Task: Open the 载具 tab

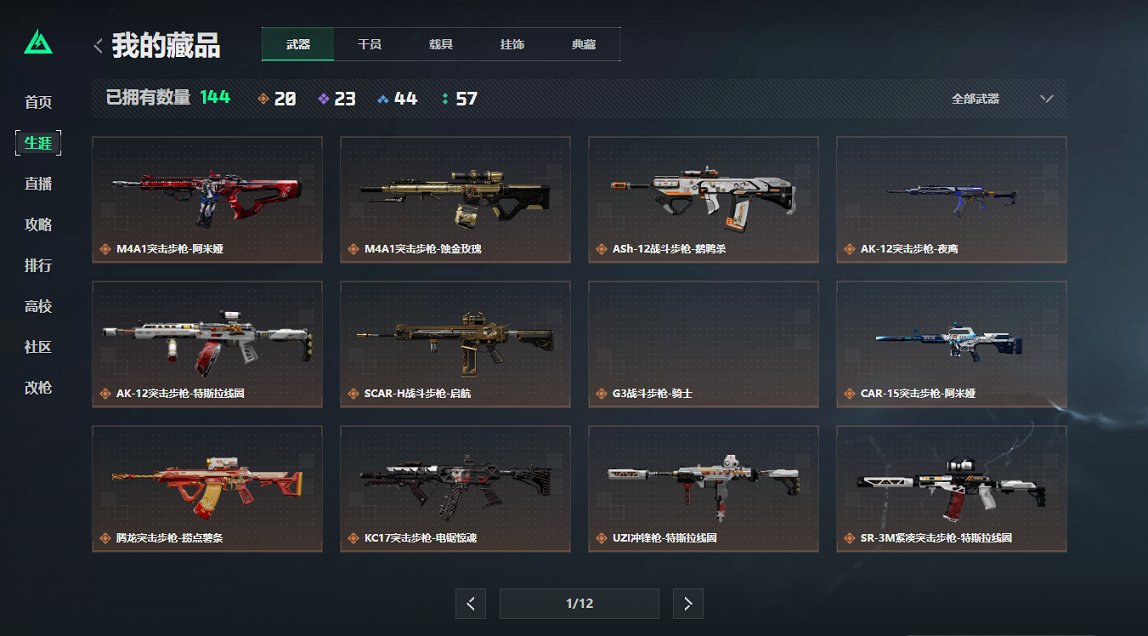Action: (441, 45)
